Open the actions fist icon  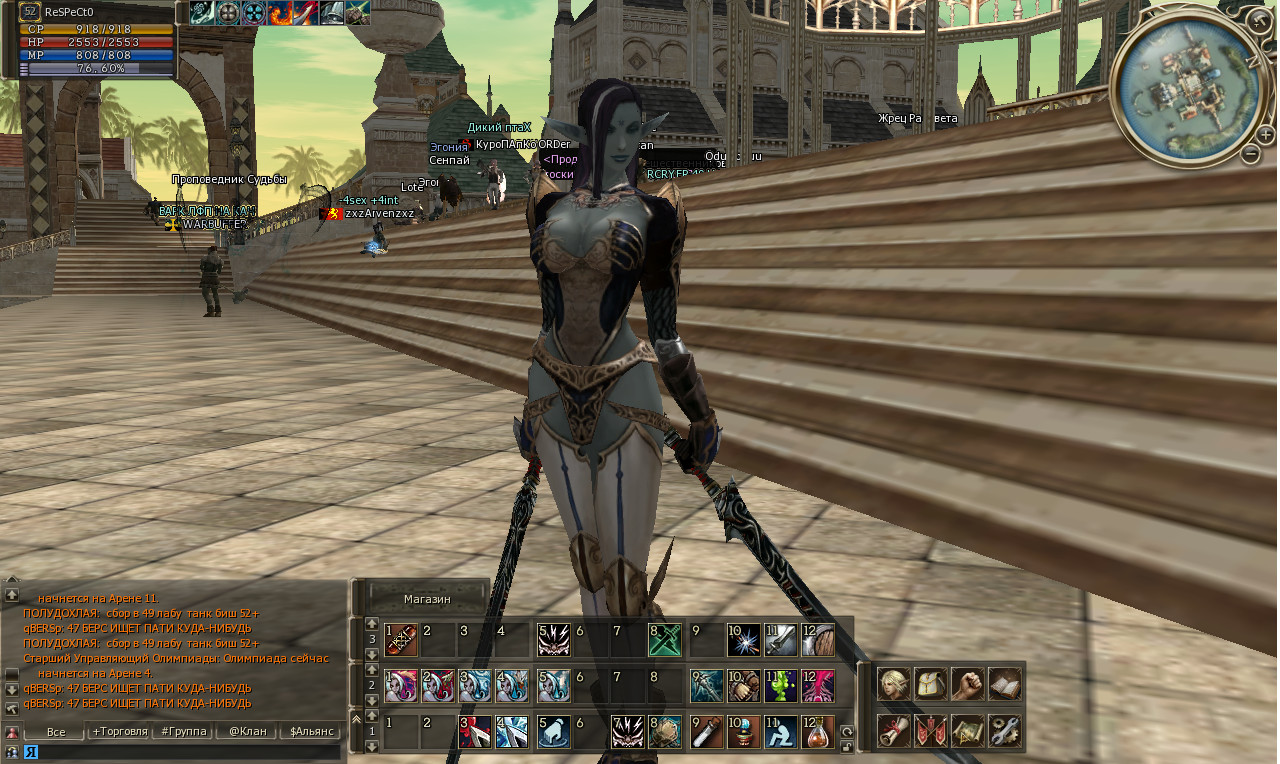968,684
